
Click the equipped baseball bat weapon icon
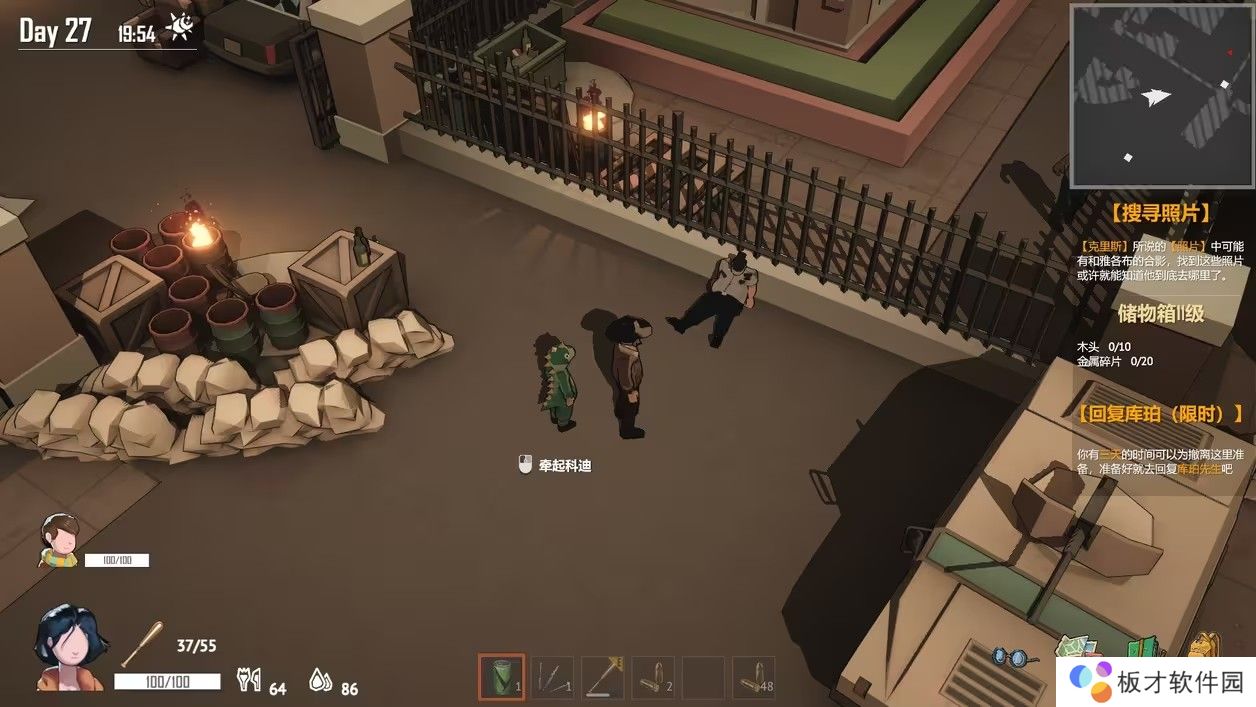click(142, 643)
